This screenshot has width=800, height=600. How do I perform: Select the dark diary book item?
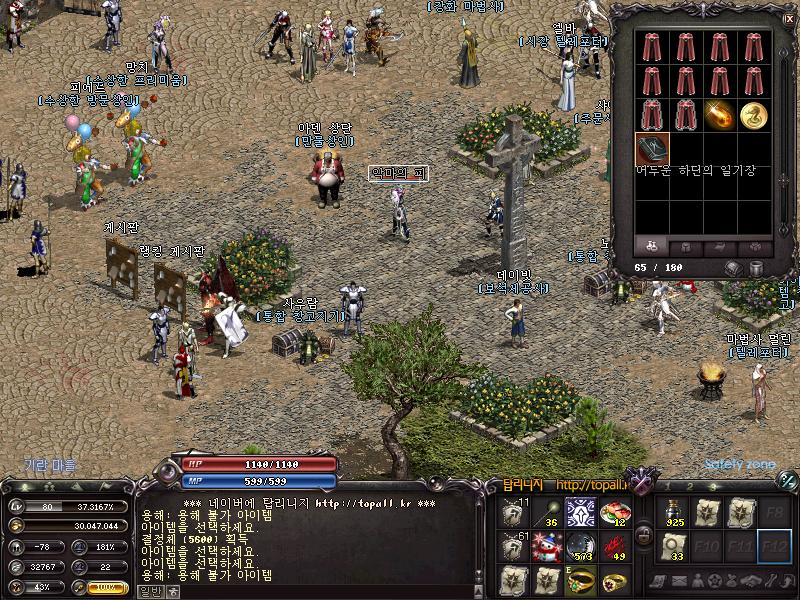pyautogui.click(x=651, y=150)
